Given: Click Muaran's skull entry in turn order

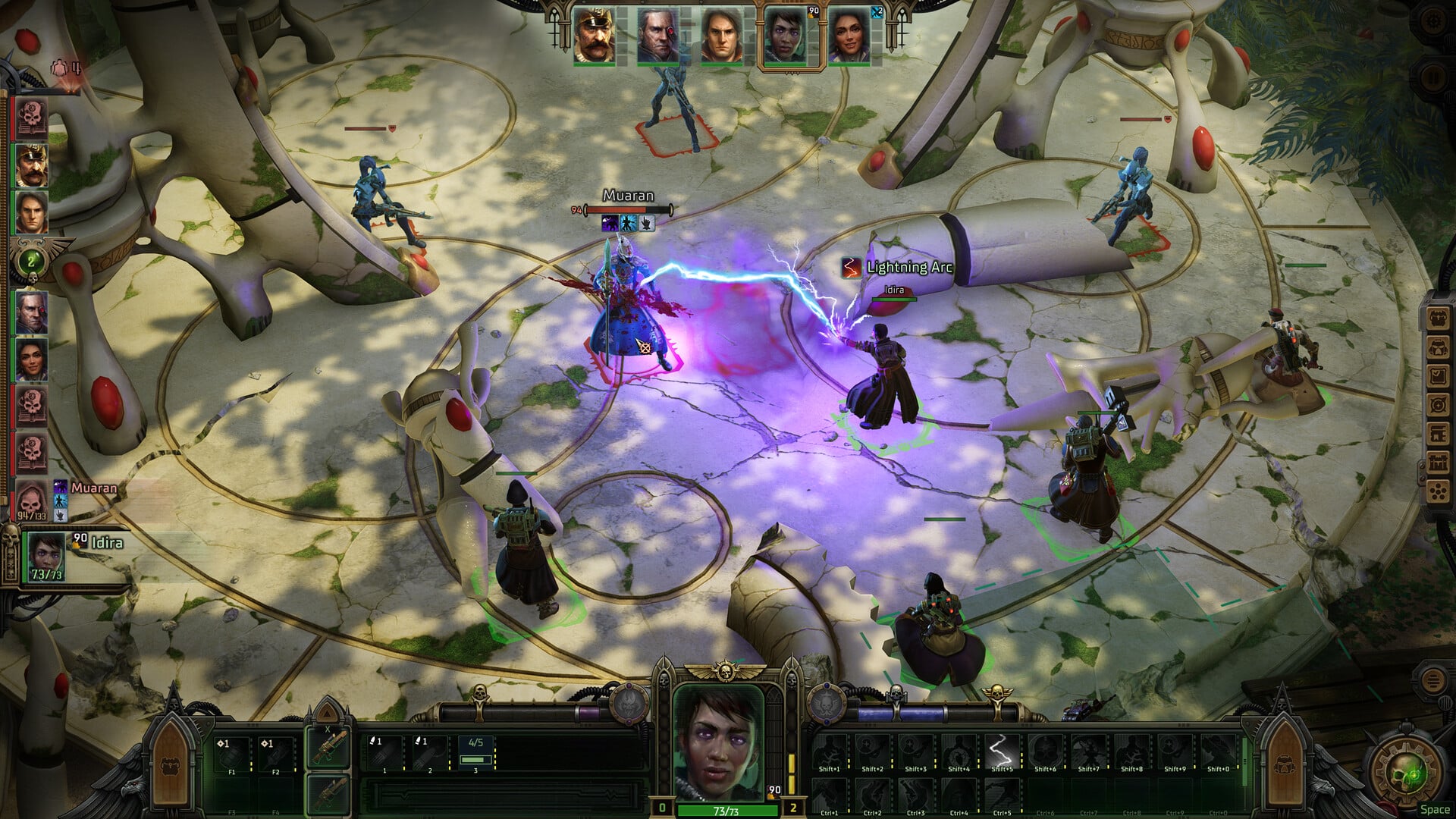Looking at the screenshot, I should point(31,500).
